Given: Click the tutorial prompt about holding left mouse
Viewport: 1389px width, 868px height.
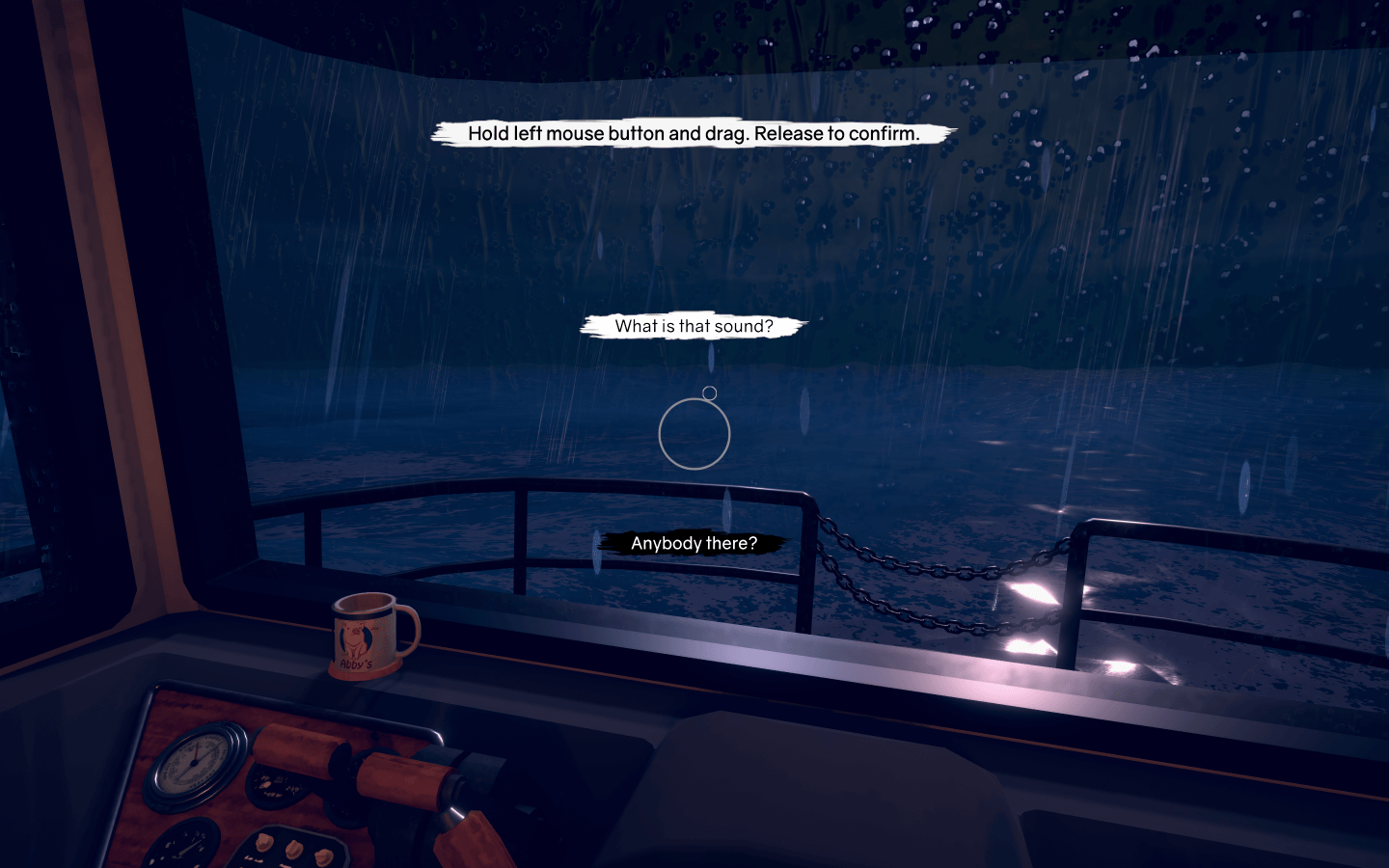Looking at the screenshot, I should click(694, 134).
